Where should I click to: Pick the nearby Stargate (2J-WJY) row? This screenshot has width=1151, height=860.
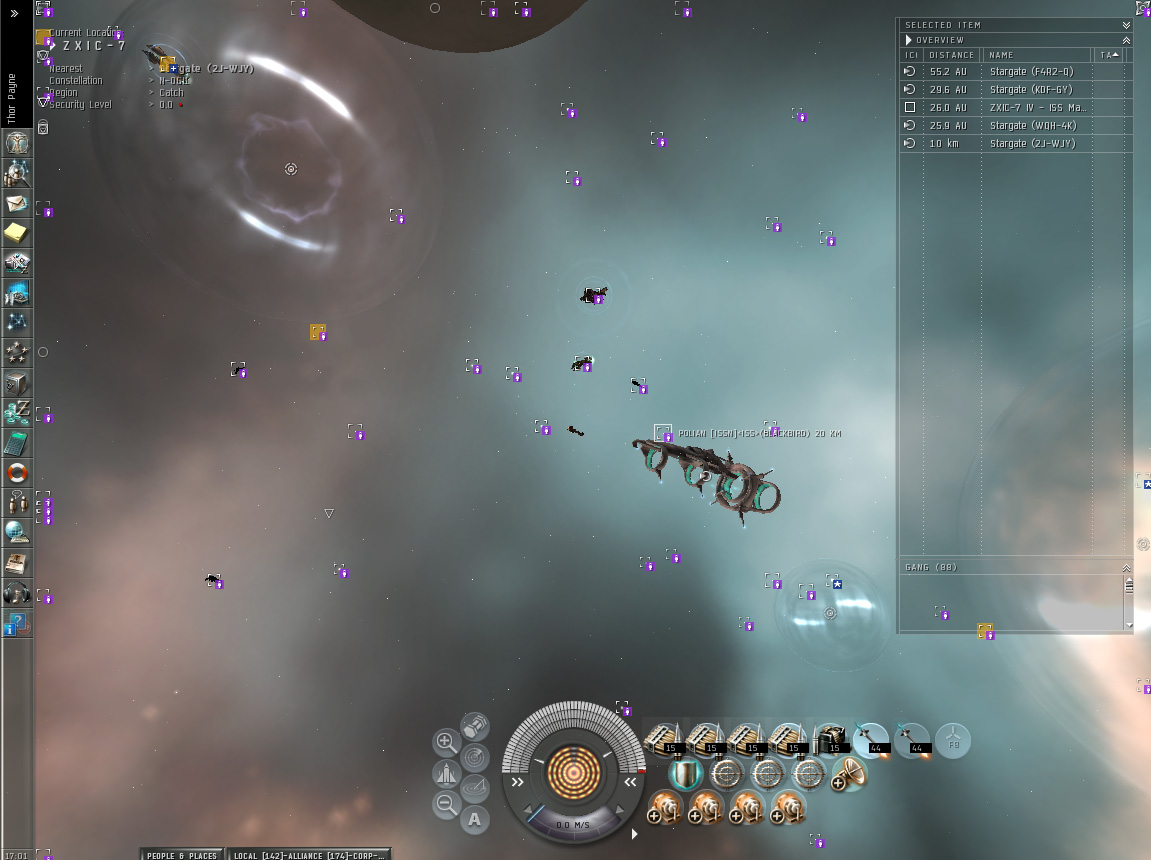[x=1030, y=144]
